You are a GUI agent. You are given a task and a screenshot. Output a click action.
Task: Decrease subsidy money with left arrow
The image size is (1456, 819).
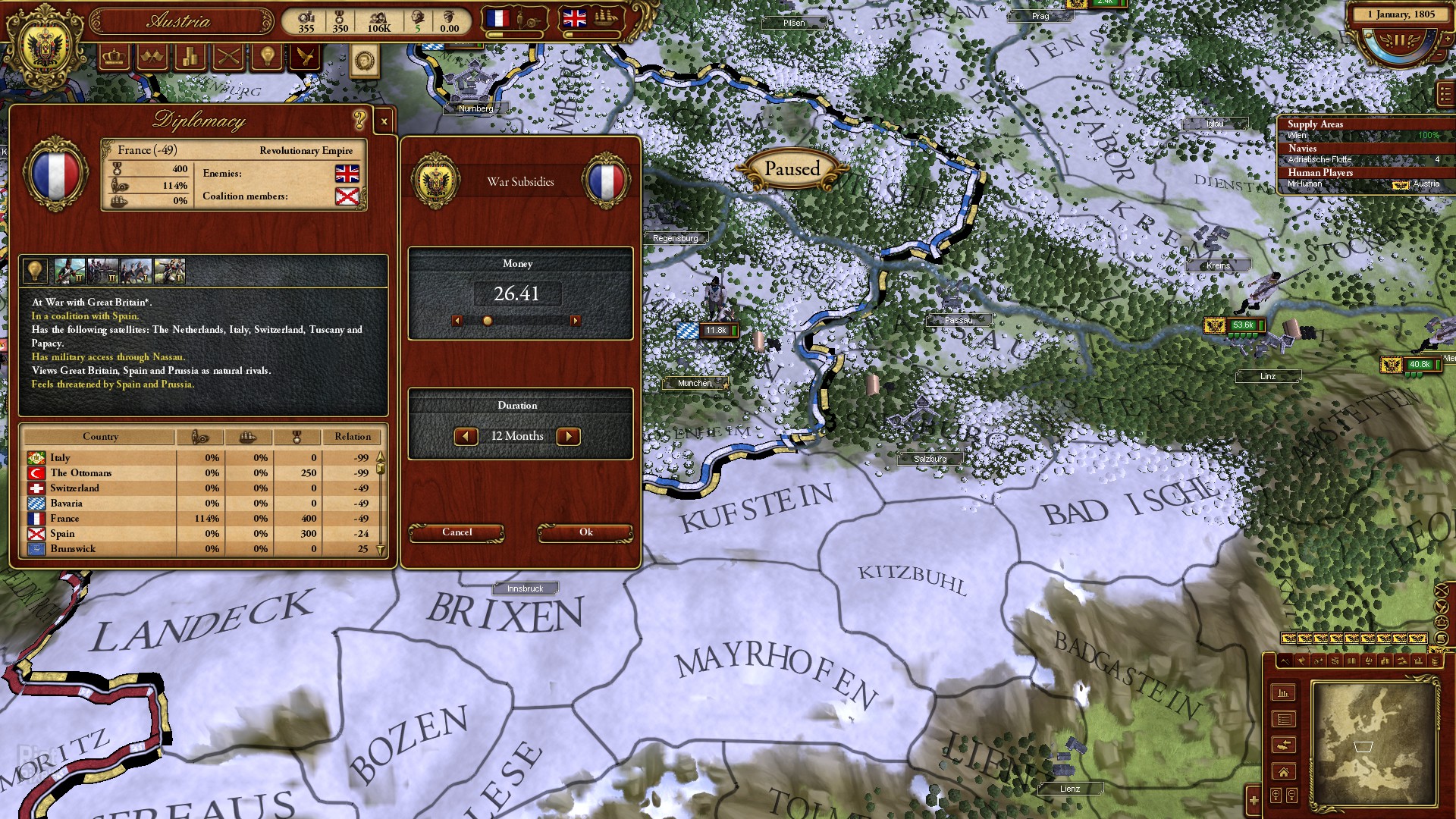click(x=457, y=321)
